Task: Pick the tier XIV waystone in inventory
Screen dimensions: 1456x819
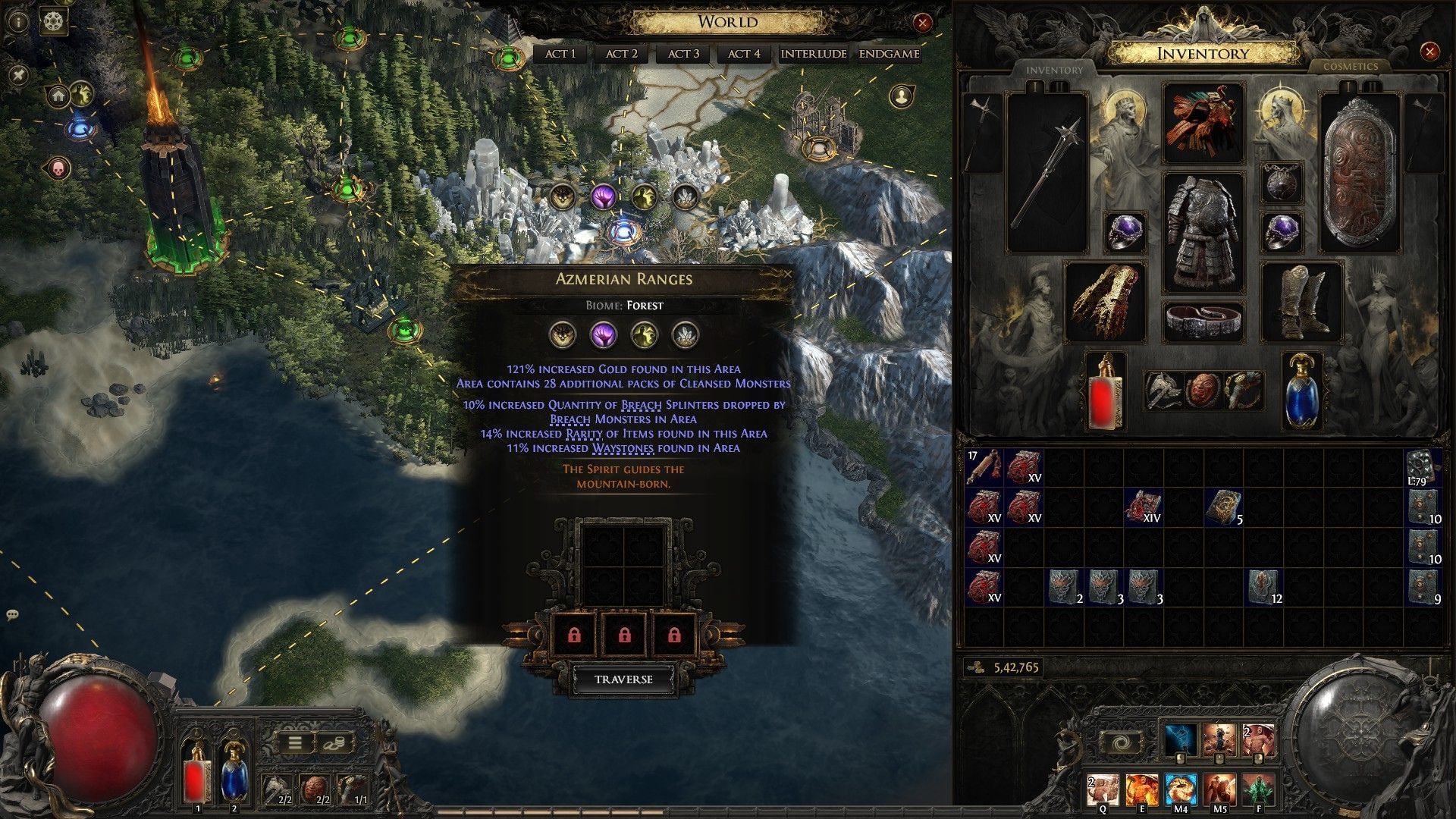Action: pos(1143,507)
